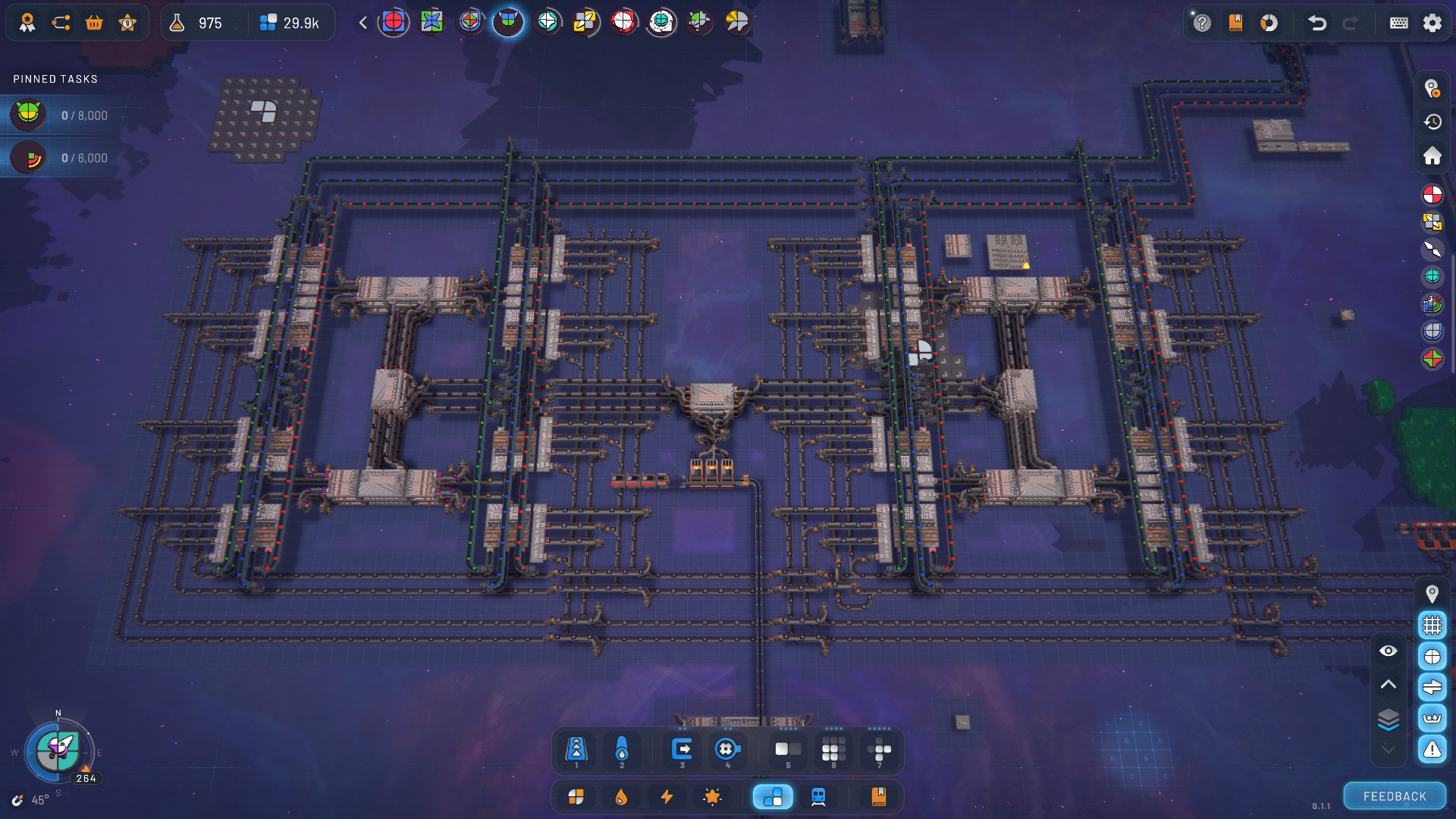Image resolution: width=1456 pixels, height=819 pixels.
Task: Toggle the grid overlay button
Action: pos(1432,625)
